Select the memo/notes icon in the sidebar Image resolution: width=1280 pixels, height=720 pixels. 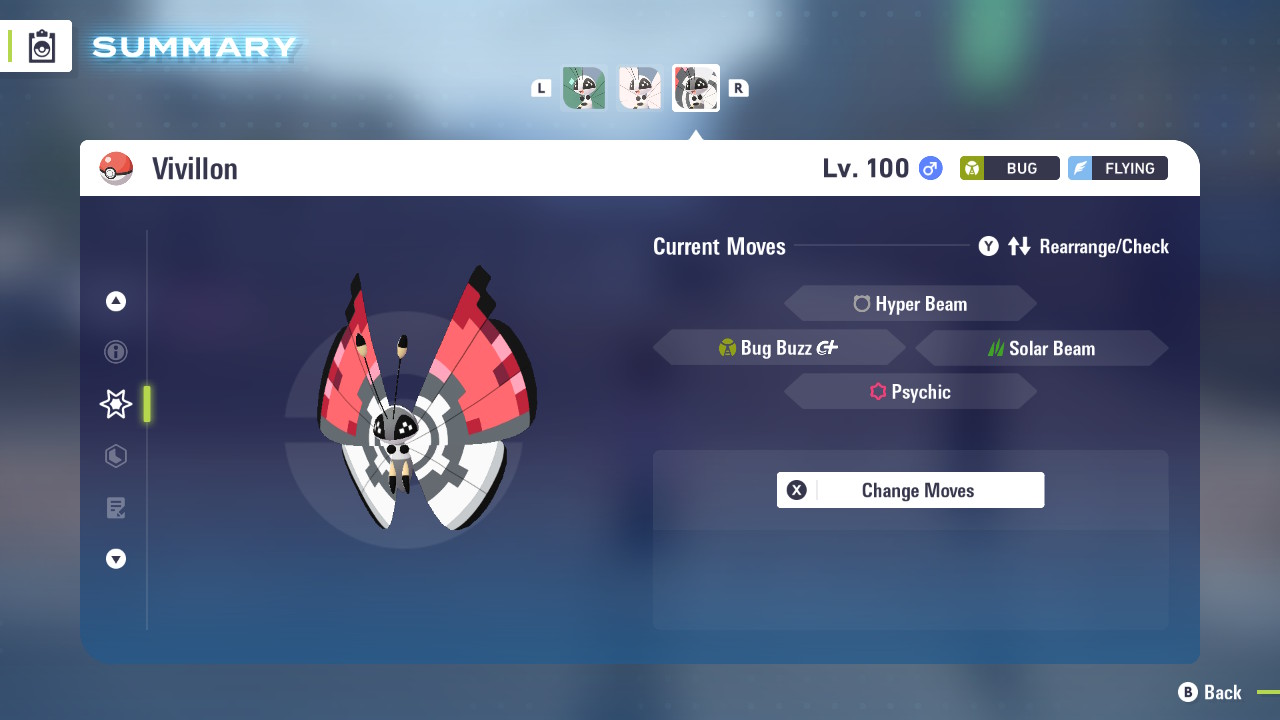(115, 508)
